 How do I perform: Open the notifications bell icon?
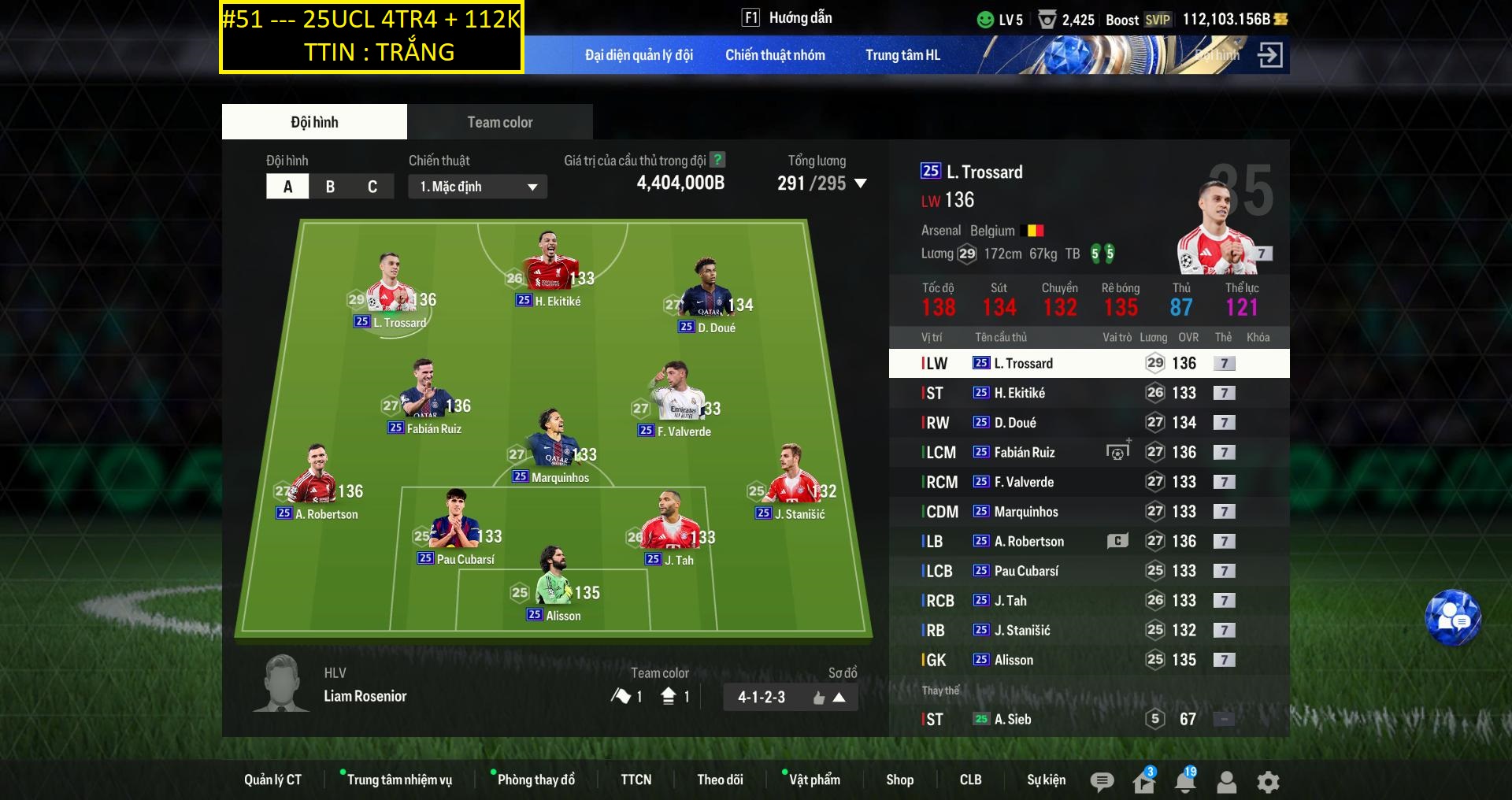coord(1184,781)
